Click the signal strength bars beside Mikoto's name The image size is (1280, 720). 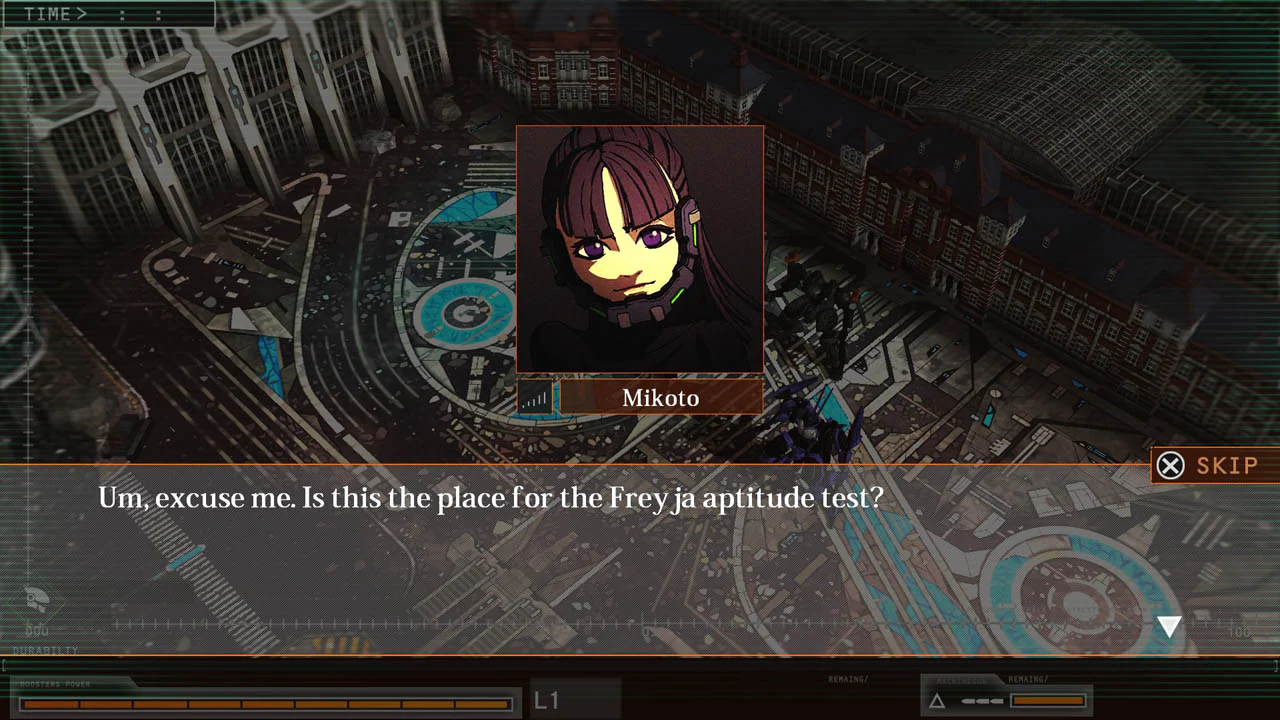point(538,396)
